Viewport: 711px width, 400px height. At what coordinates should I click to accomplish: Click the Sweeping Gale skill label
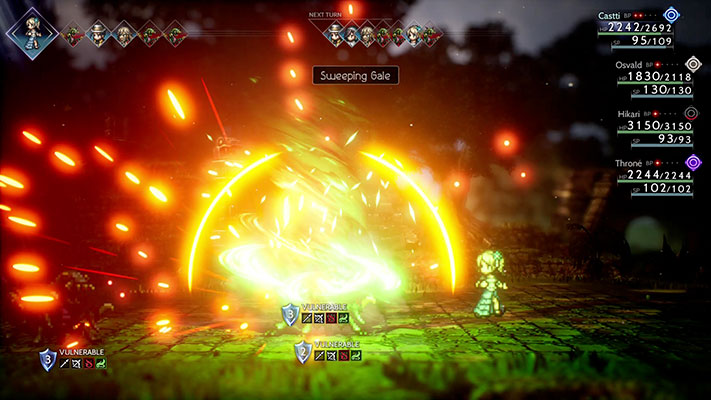[356, 75]
